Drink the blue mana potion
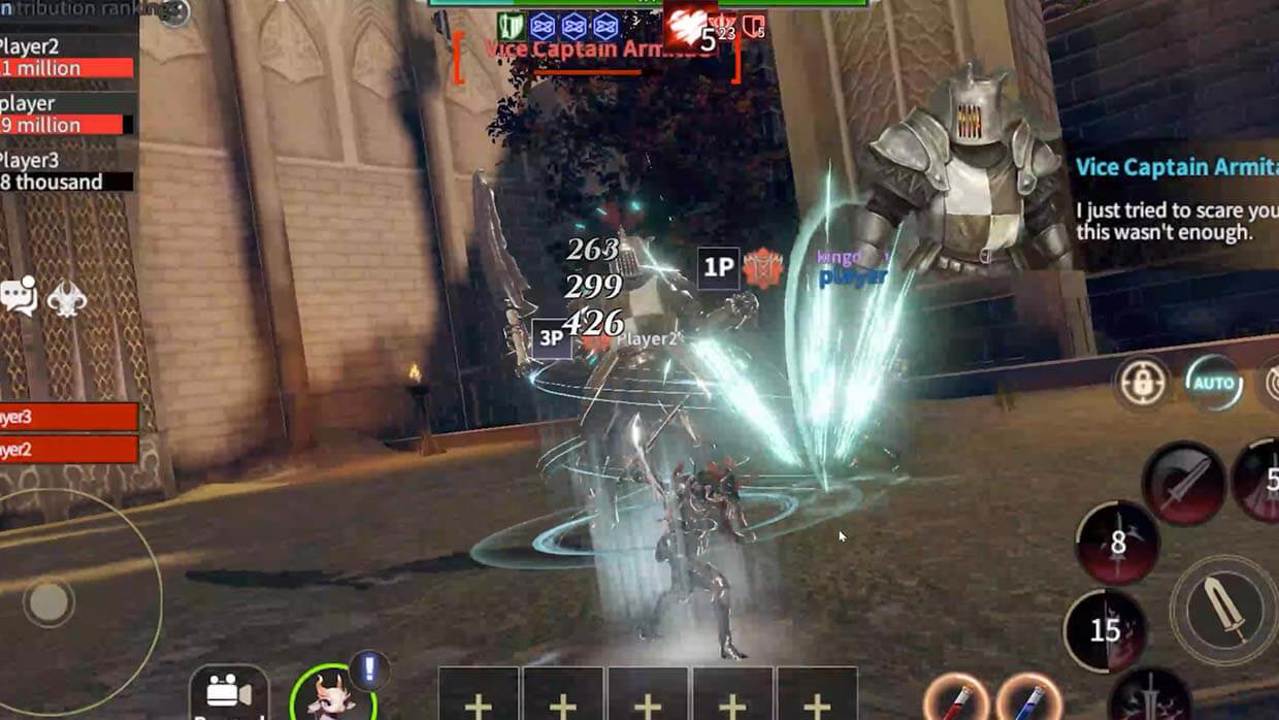The height and width of the screenshot is (720, 1279). (x=1030, y=699)
